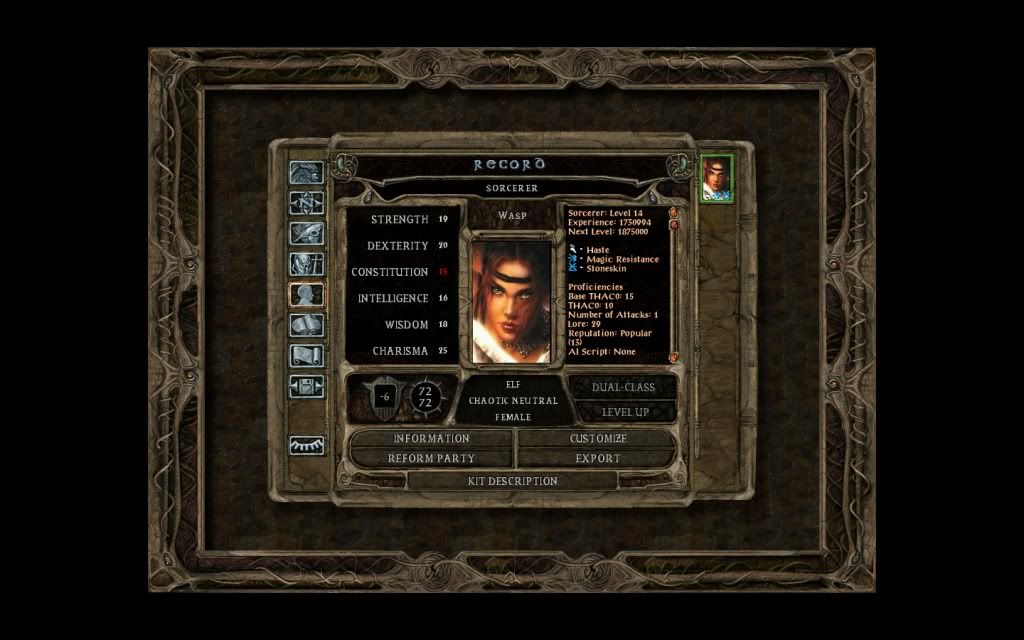Open the priest scroll icon
The width and height of the screenshot is (1024, 640).
(x=306, y=355)
